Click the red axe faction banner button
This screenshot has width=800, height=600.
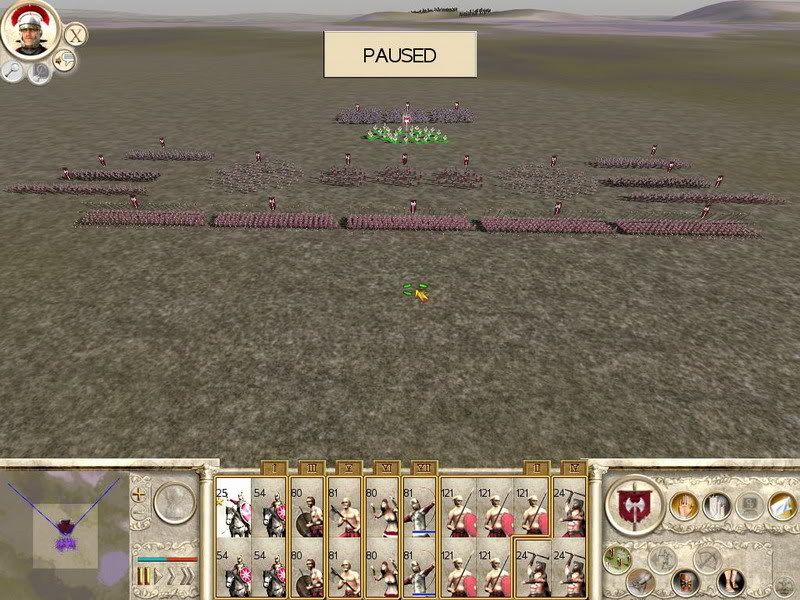(636, 507)
